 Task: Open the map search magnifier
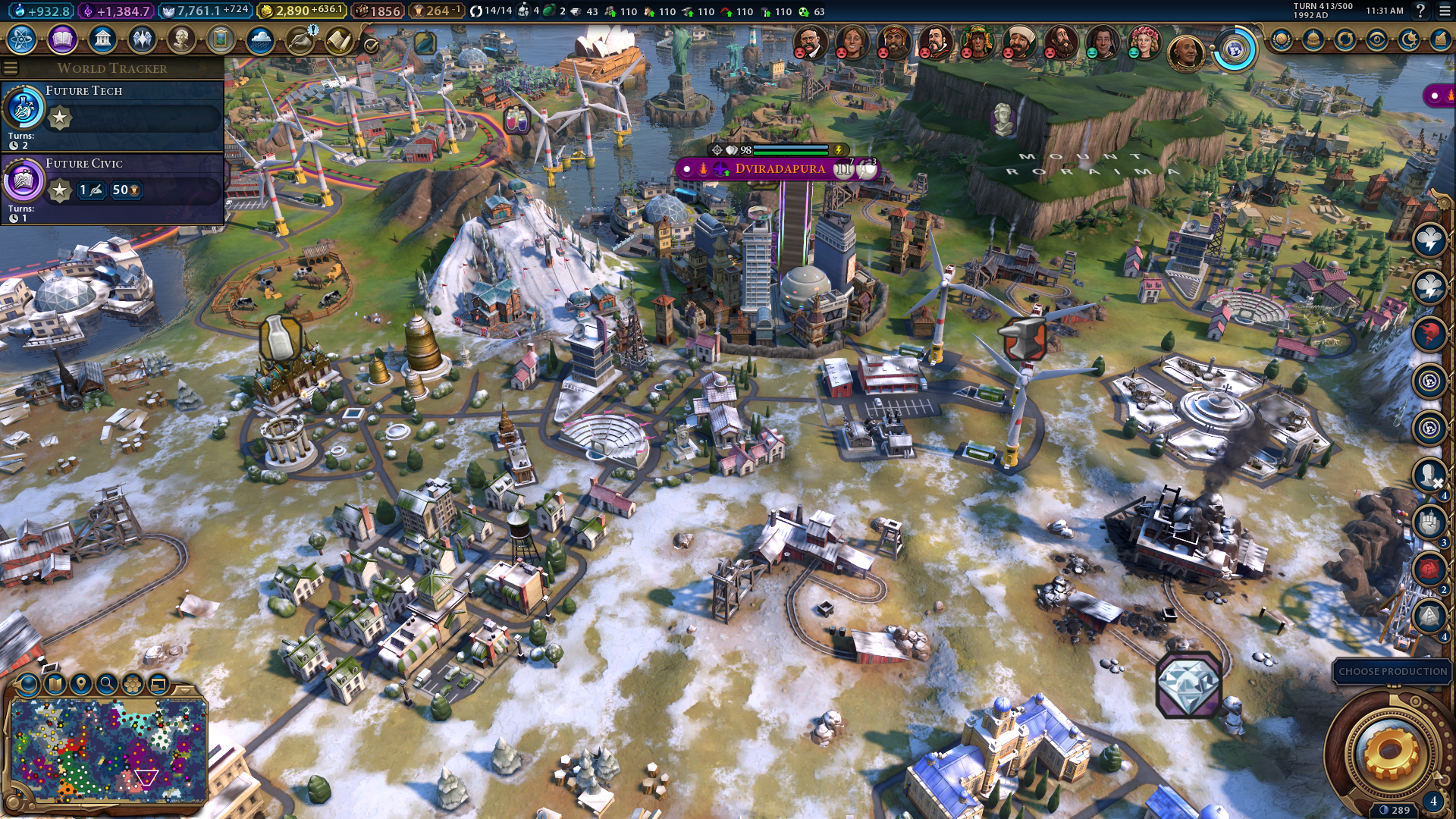pos(107,684)
